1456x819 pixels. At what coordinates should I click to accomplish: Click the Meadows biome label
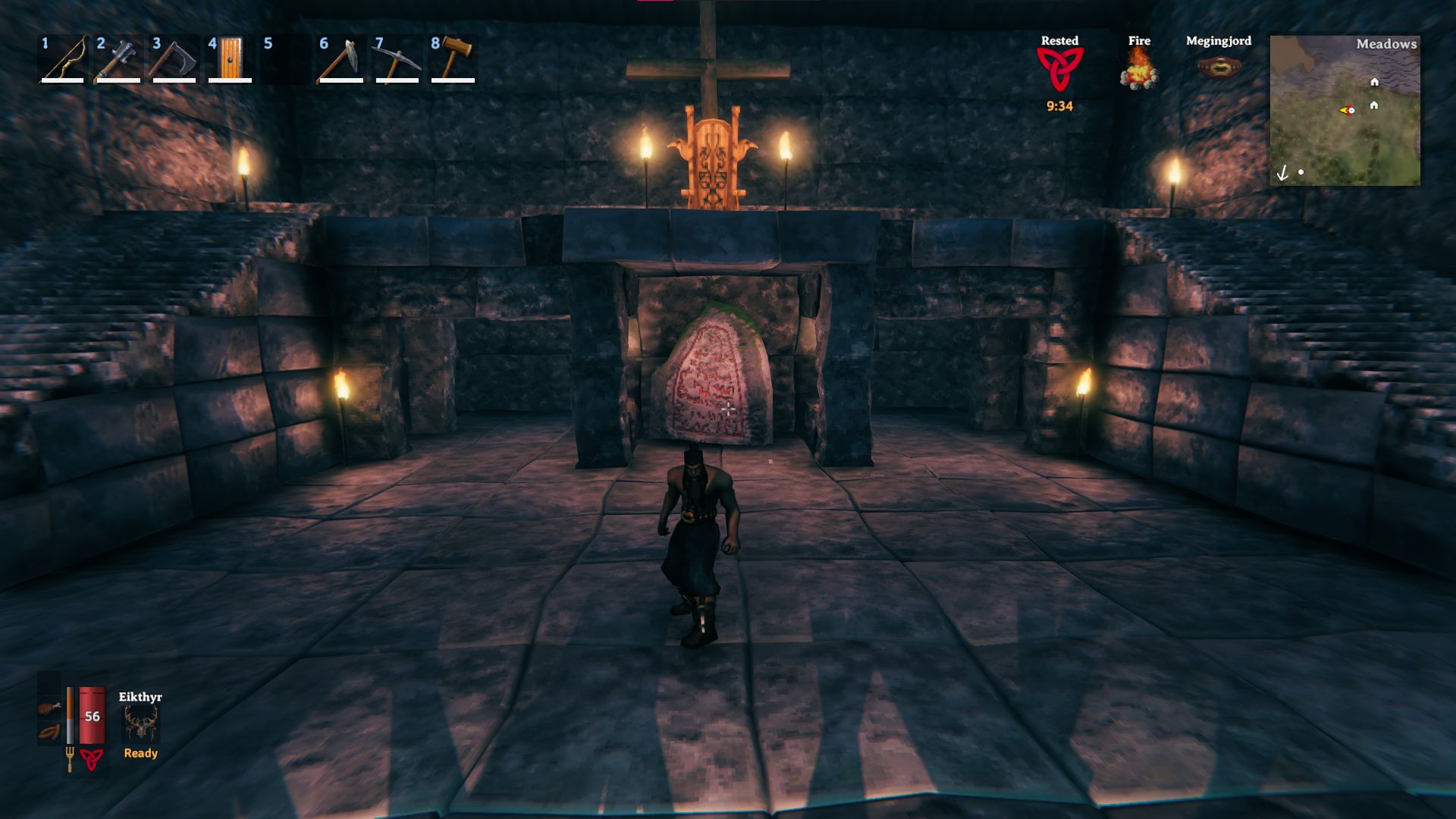tap(1387, 45)
